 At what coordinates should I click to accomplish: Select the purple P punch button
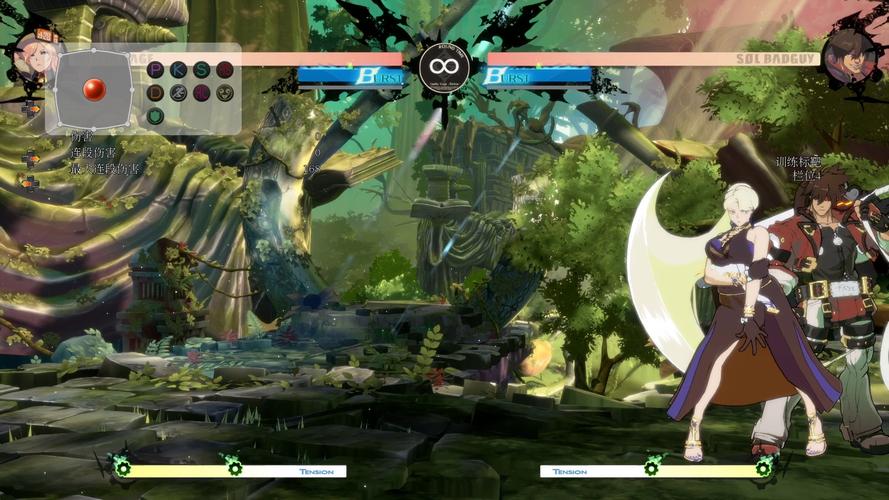(x=155, y=69)
